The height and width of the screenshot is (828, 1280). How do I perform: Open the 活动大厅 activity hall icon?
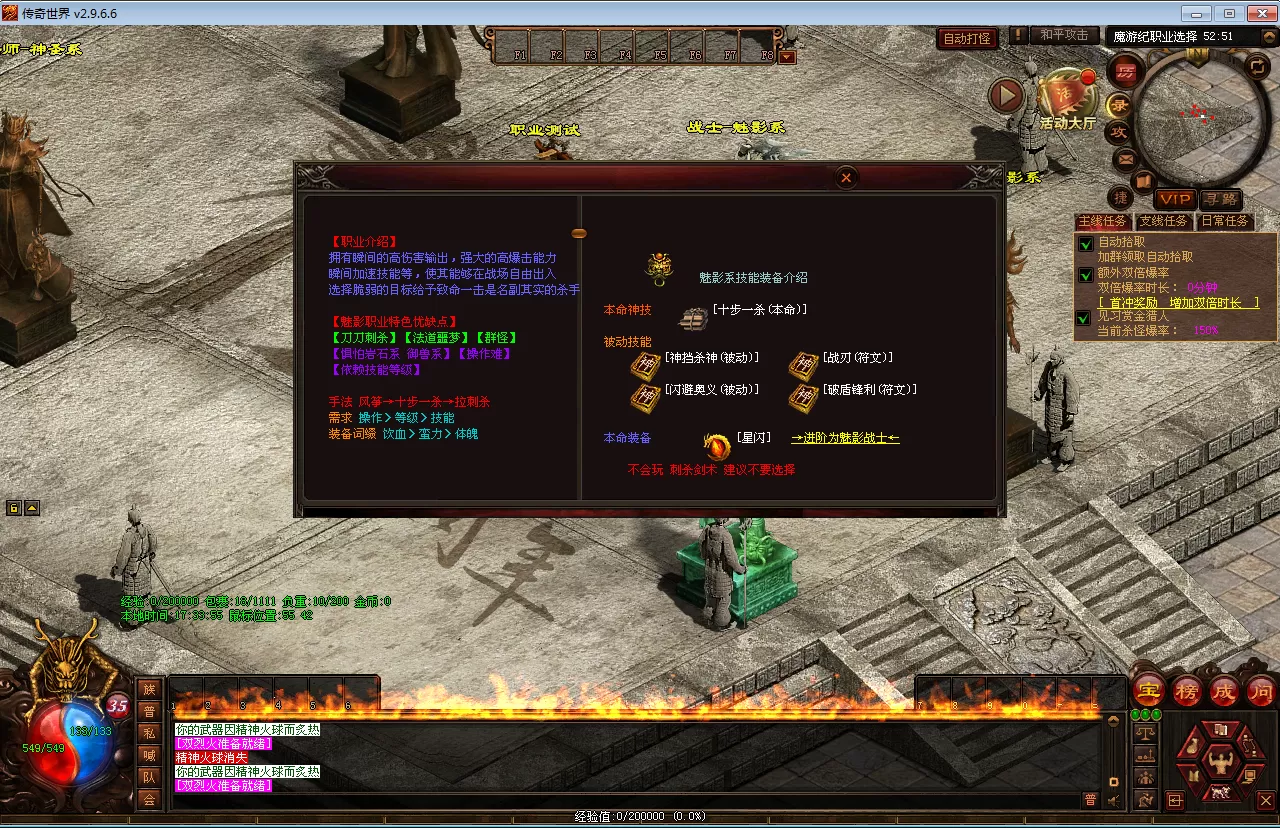pyautogui.click(x=1066, y=100)
